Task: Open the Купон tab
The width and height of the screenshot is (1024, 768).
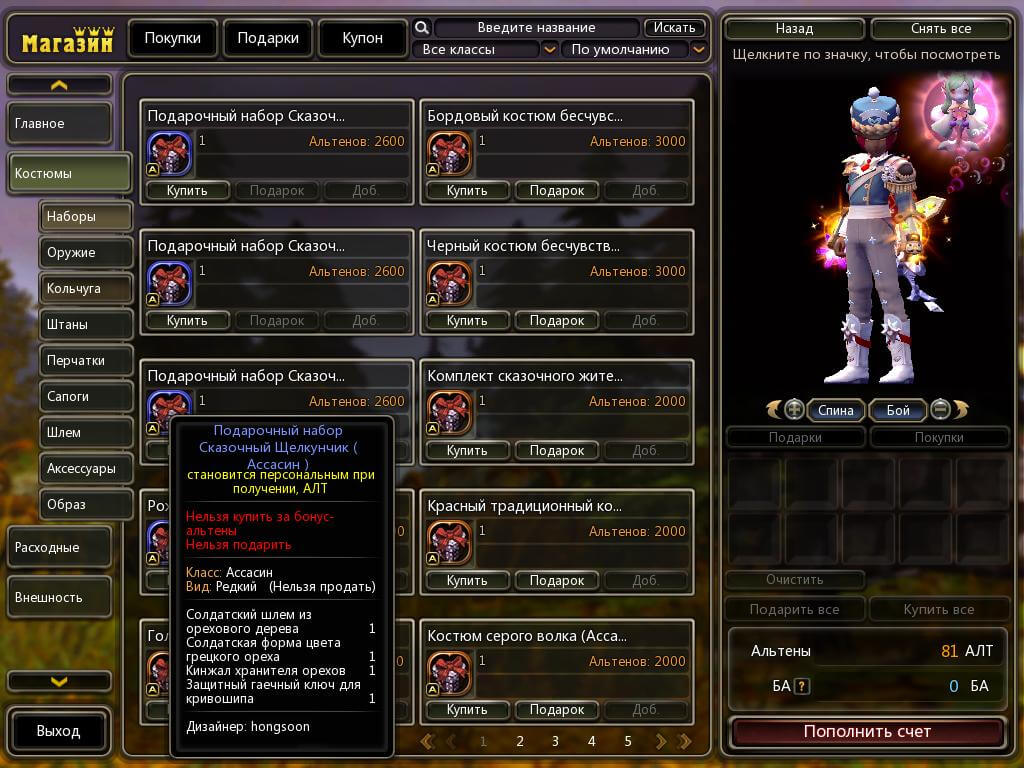Action: tap(362, 39)
